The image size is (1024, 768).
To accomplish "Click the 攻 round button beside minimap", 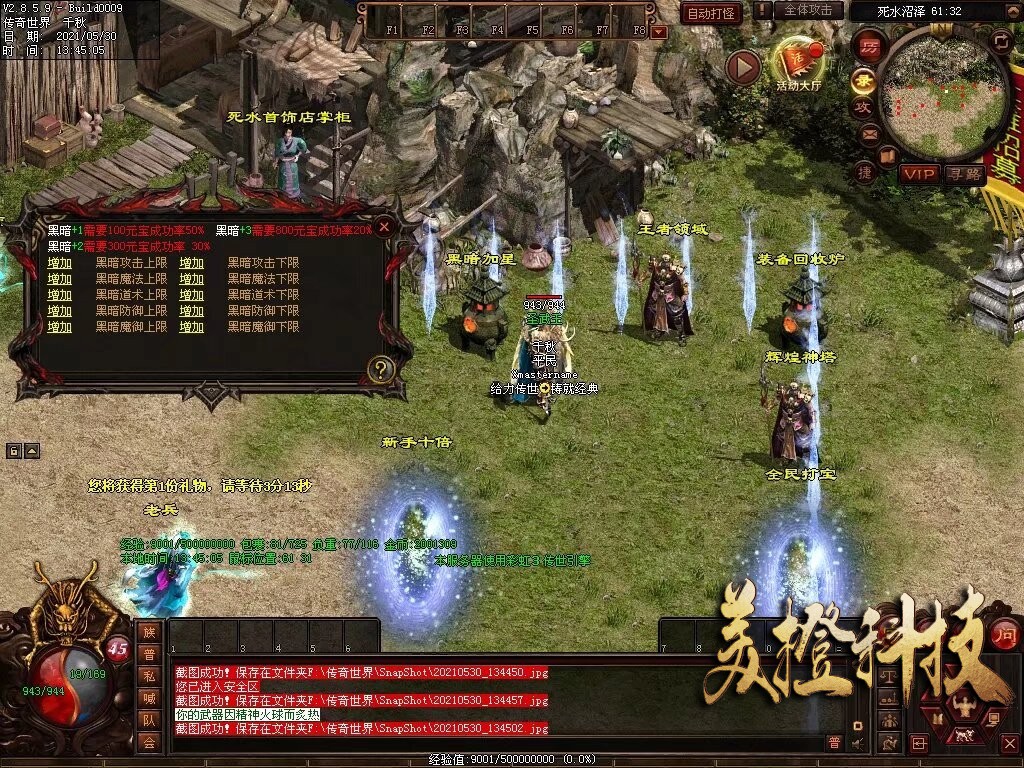I will (x=862, y=106).
